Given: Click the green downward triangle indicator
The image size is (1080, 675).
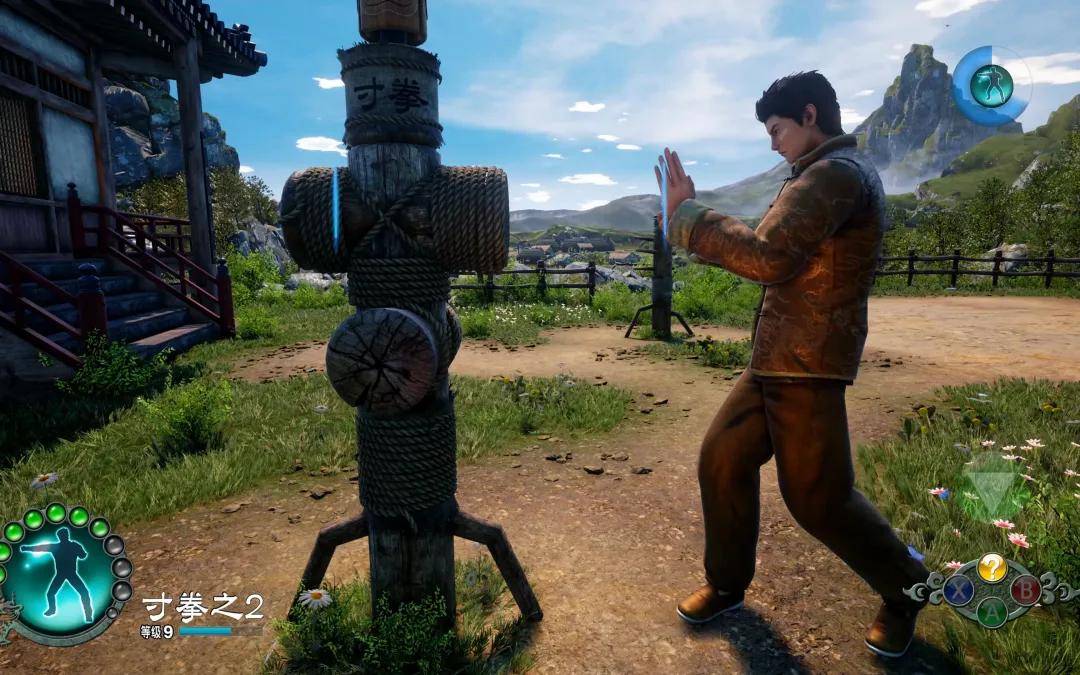Looking at the screenshot, I should 990,486.
